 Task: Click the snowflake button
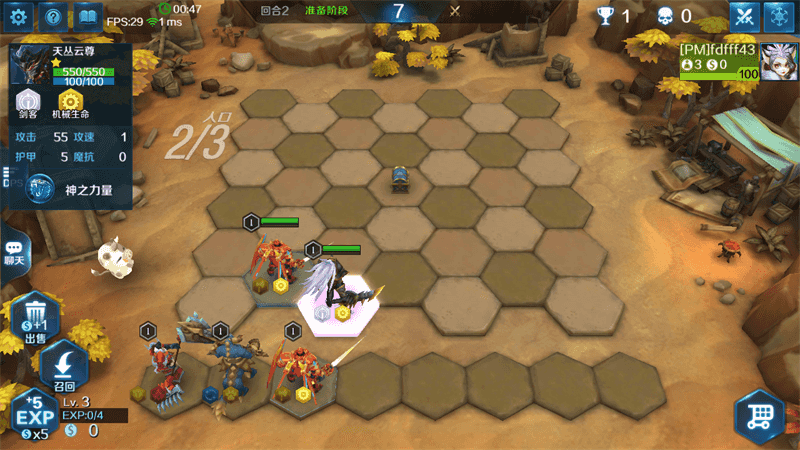click(779, 16)
